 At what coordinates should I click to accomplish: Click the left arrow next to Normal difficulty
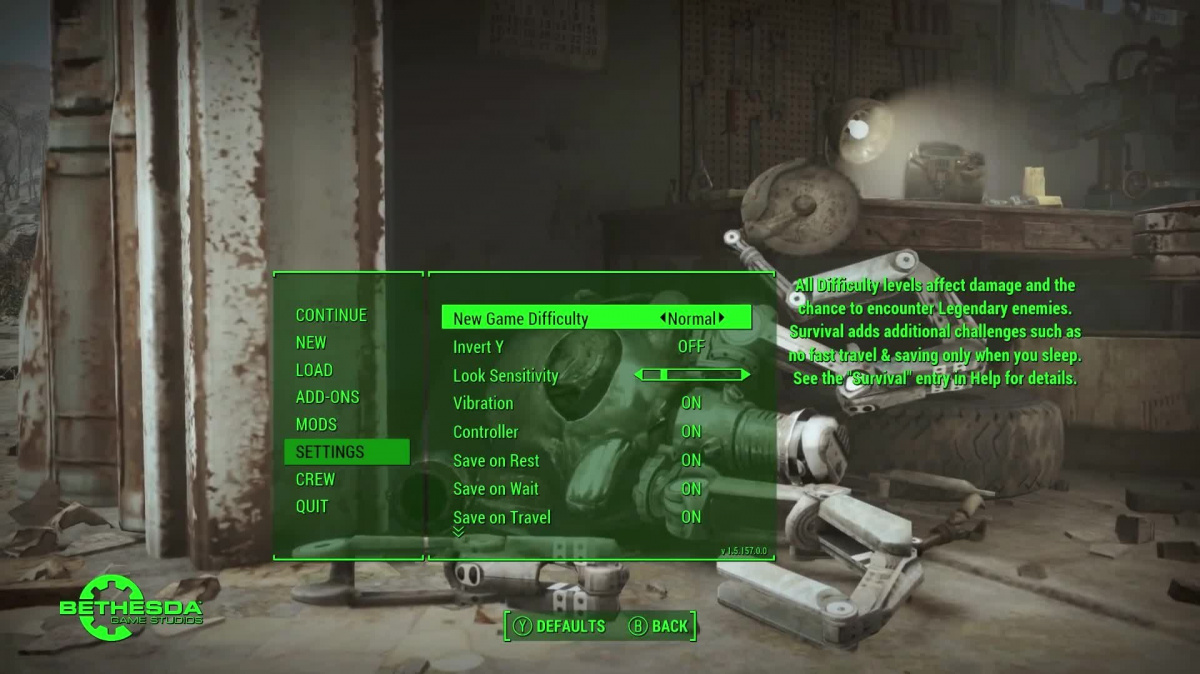(663, 318)
